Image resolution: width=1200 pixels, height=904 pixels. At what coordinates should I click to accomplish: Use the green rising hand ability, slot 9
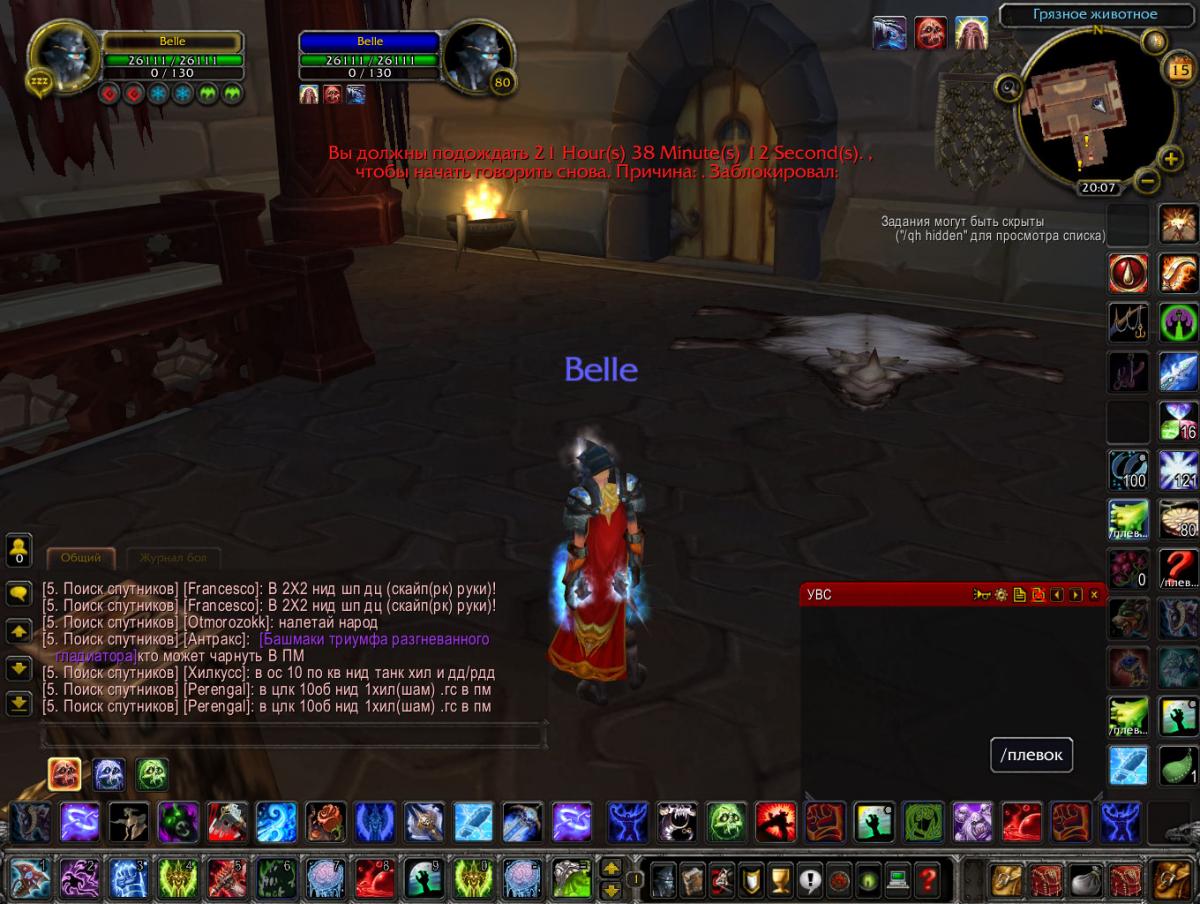pos(423,880)
